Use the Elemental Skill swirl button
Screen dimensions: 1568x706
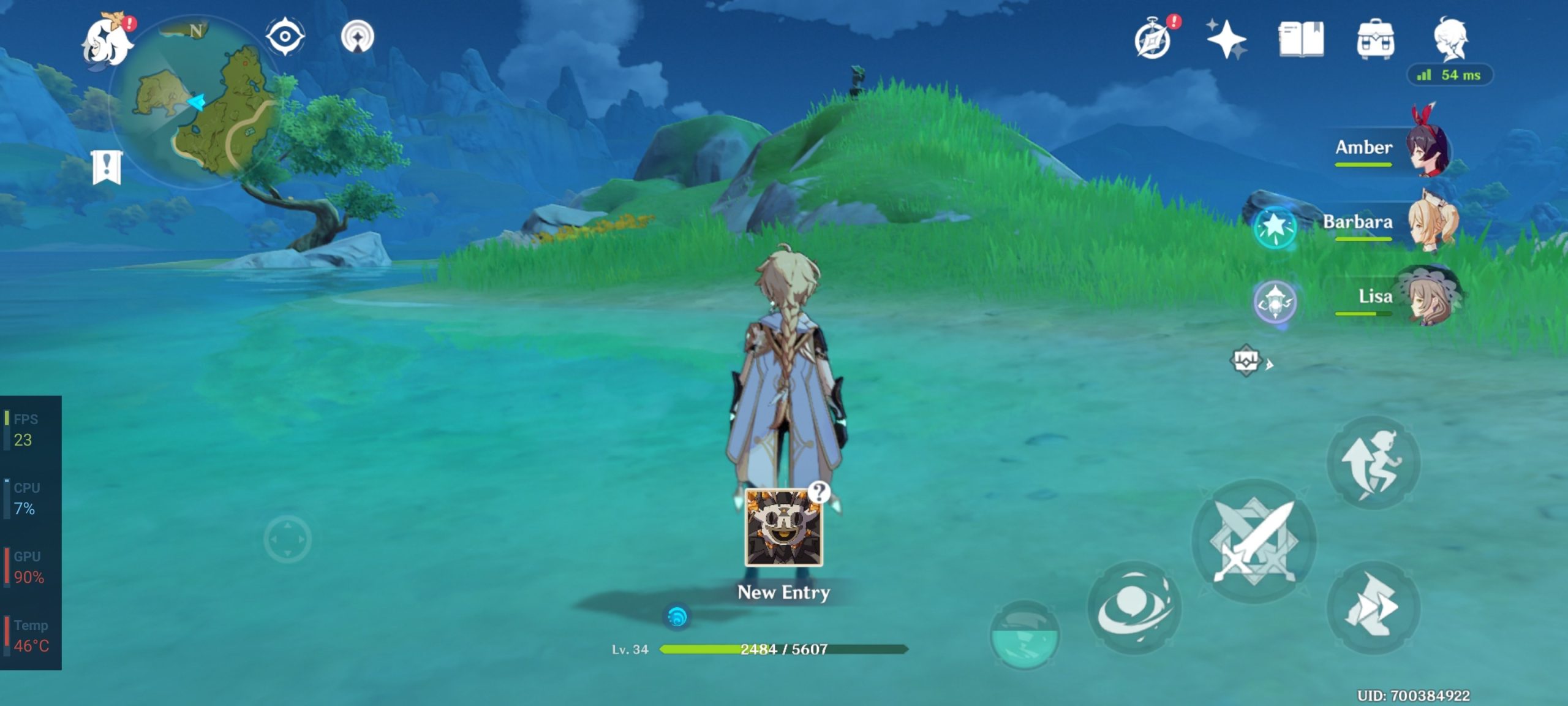point(1133,608)
